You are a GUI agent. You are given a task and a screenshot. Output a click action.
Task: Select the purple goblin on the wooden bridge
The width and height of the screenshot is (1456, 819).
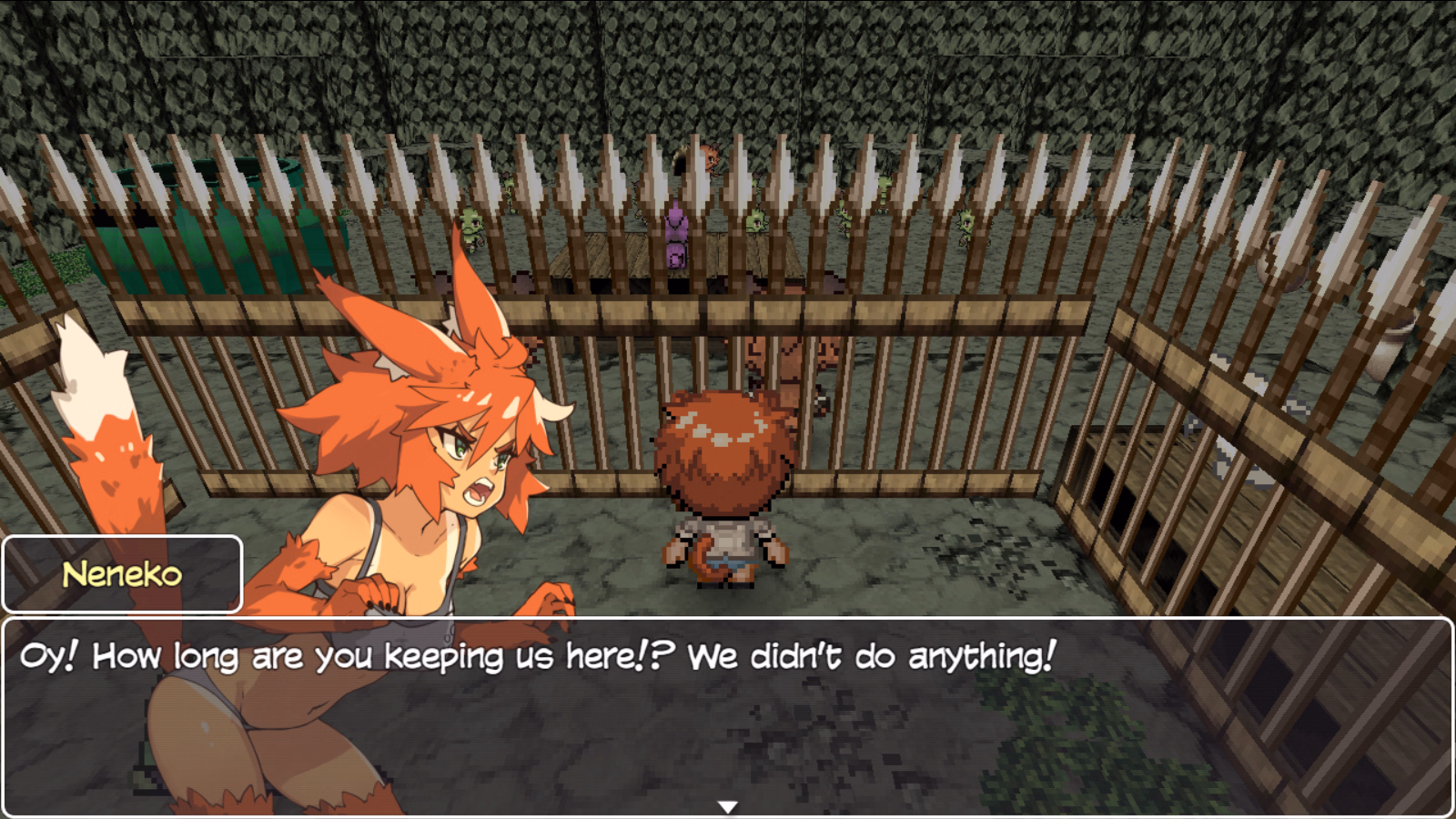pyautogui.click(x=676, y=232)
